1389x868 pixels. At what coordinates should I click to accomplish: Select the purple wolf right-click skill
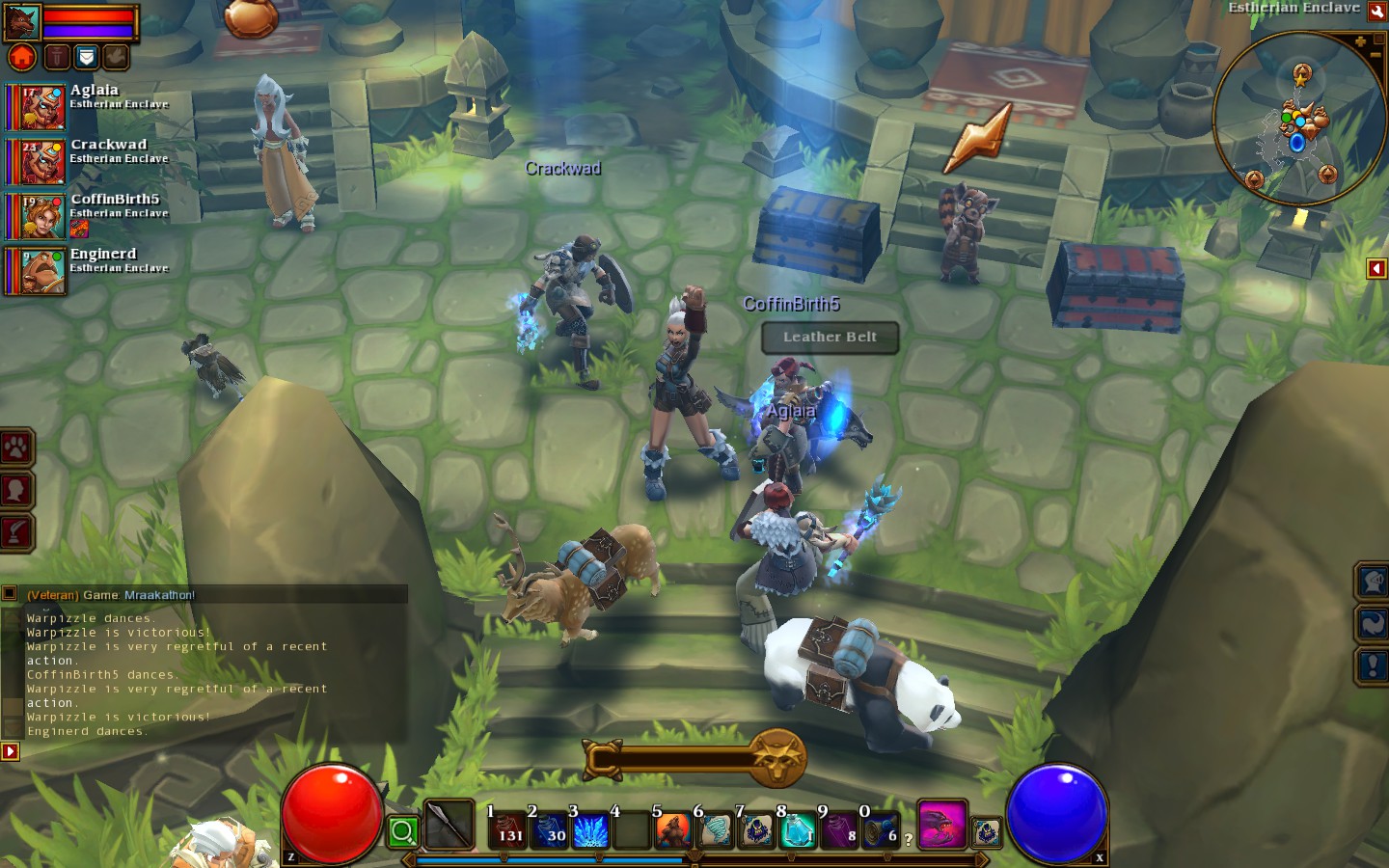(941, 826)
